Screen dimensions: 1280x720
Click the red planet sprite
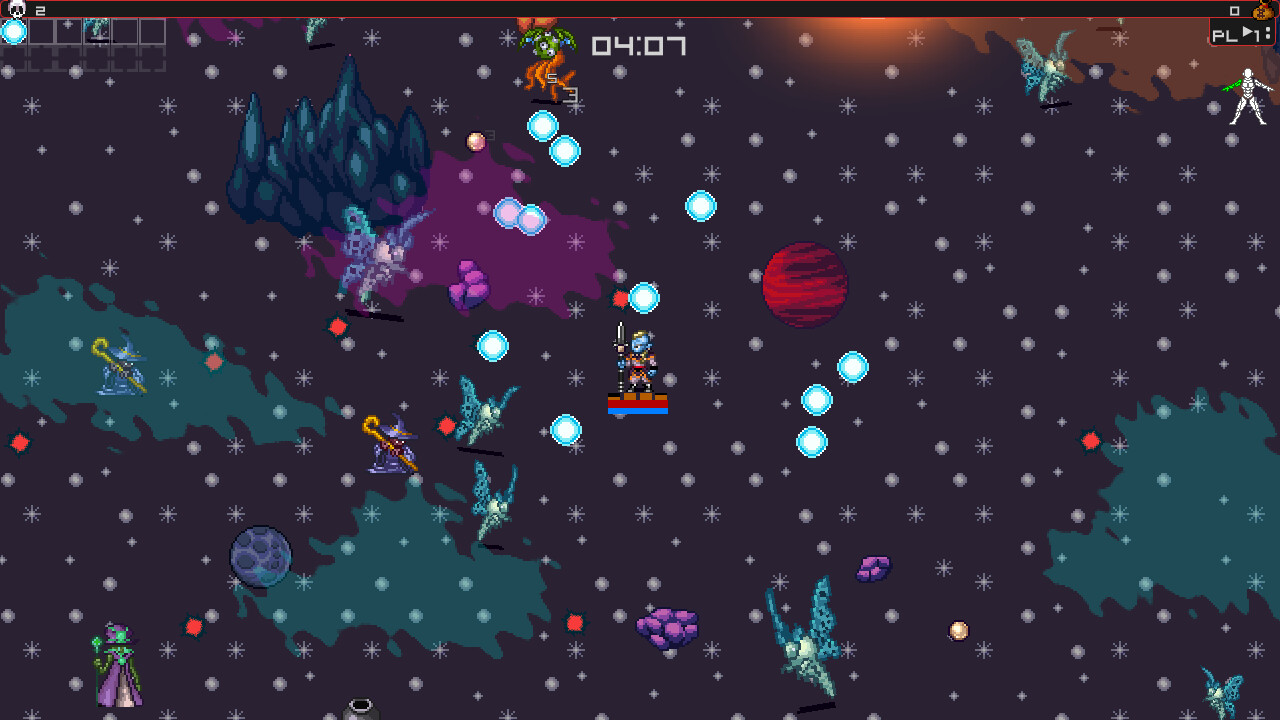click(x=805, y=287)
